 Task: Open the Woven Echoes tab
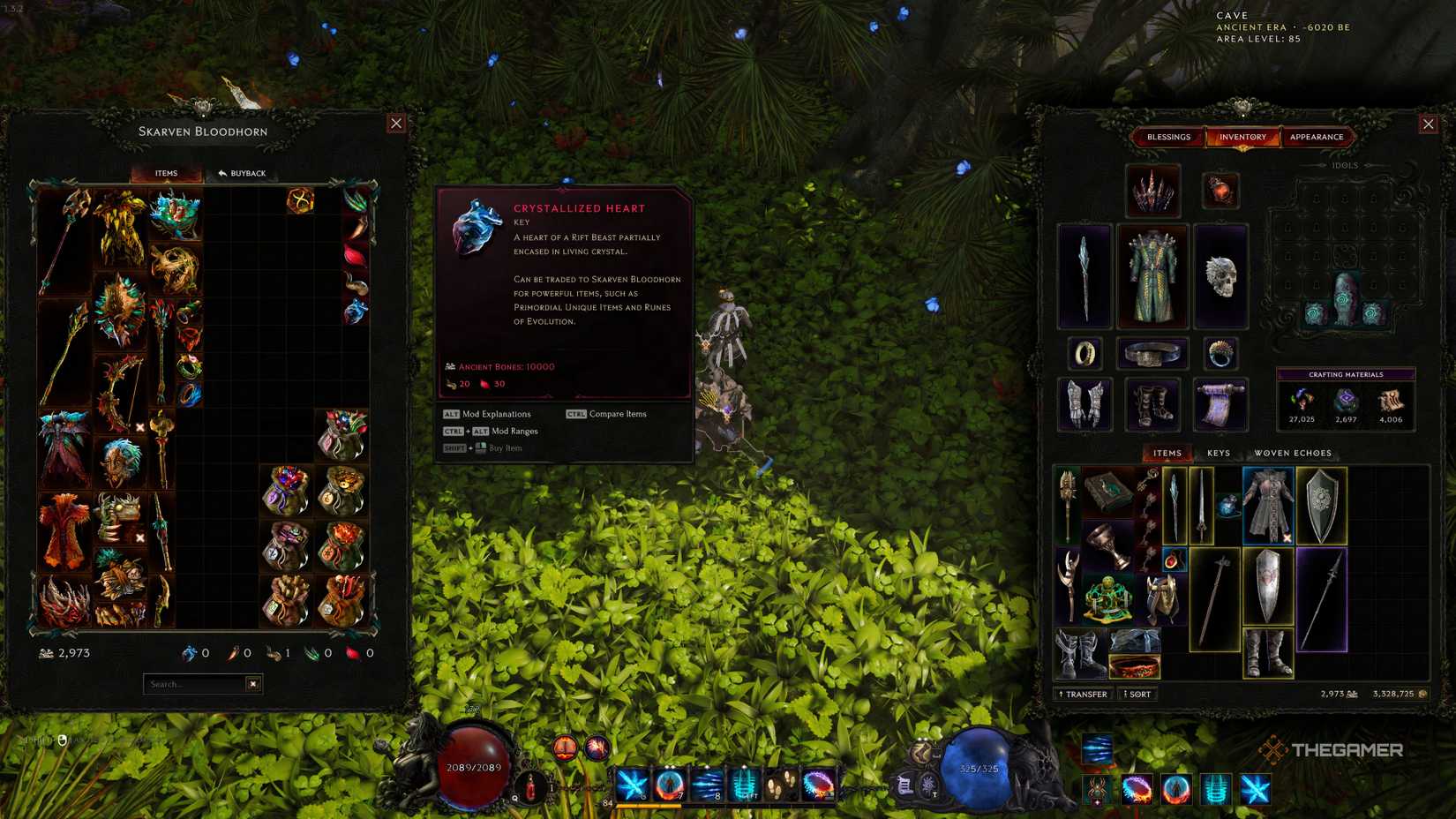click(x=1294, y=452)
